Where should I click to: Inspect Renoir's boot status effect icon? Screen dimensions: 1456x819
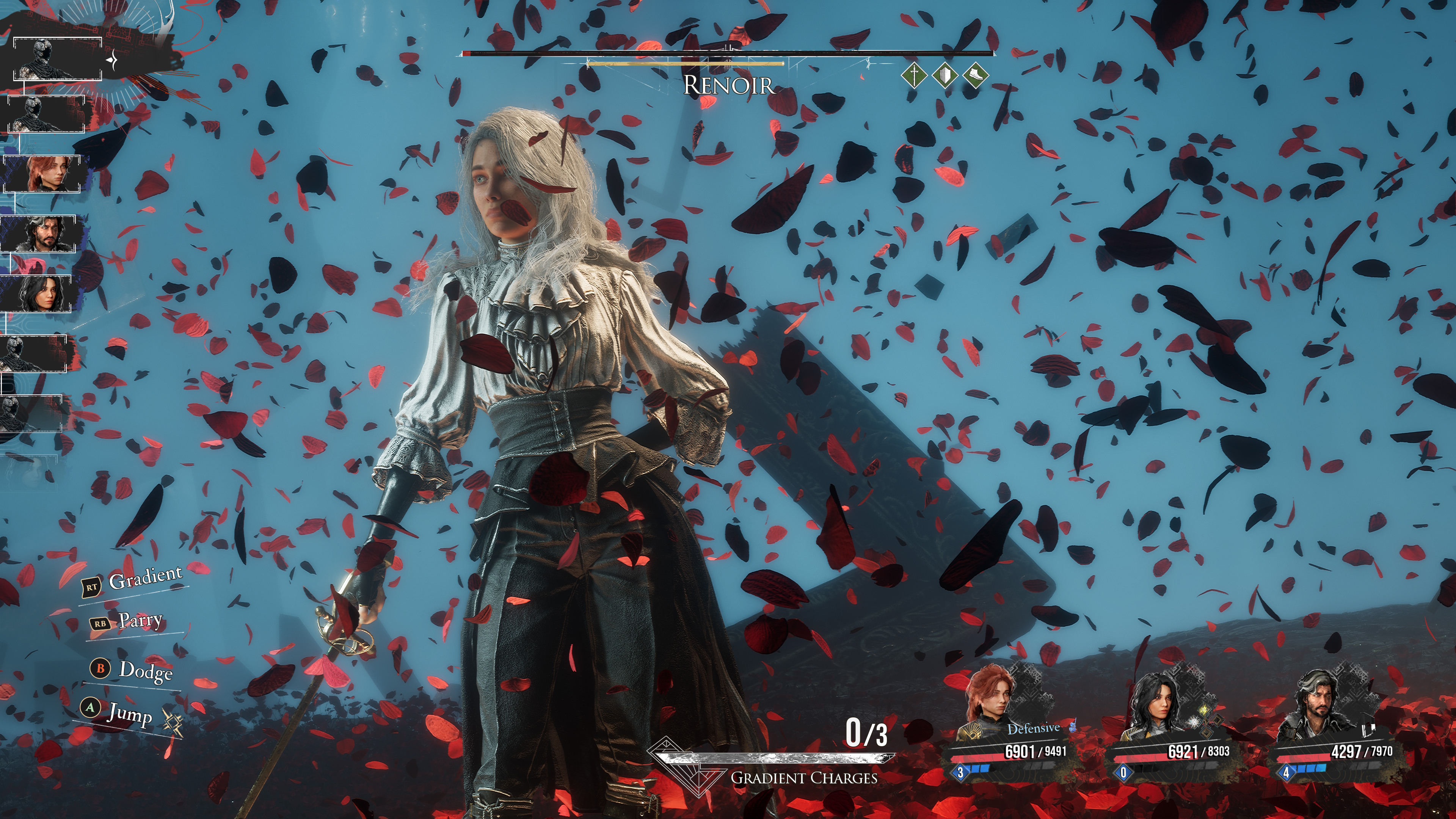[x=975, y=75]
